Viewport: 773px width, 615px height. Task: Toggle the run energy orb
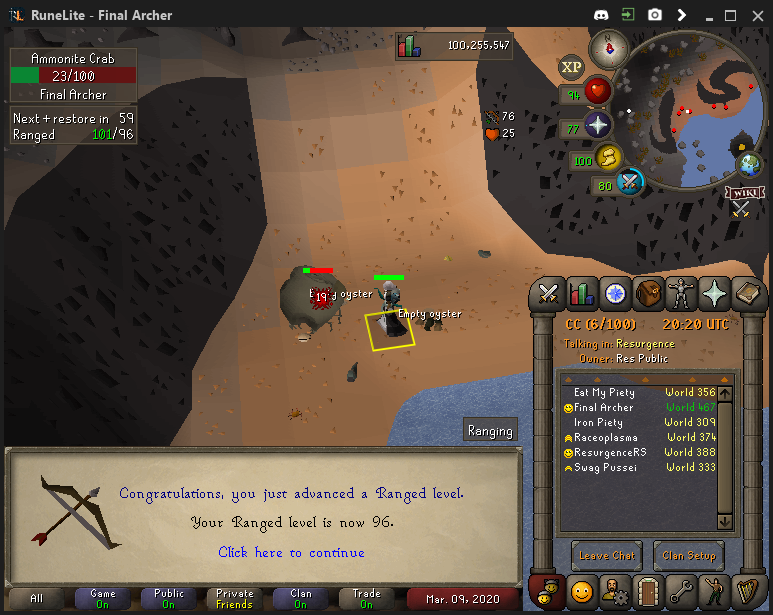tap(607, 158)
